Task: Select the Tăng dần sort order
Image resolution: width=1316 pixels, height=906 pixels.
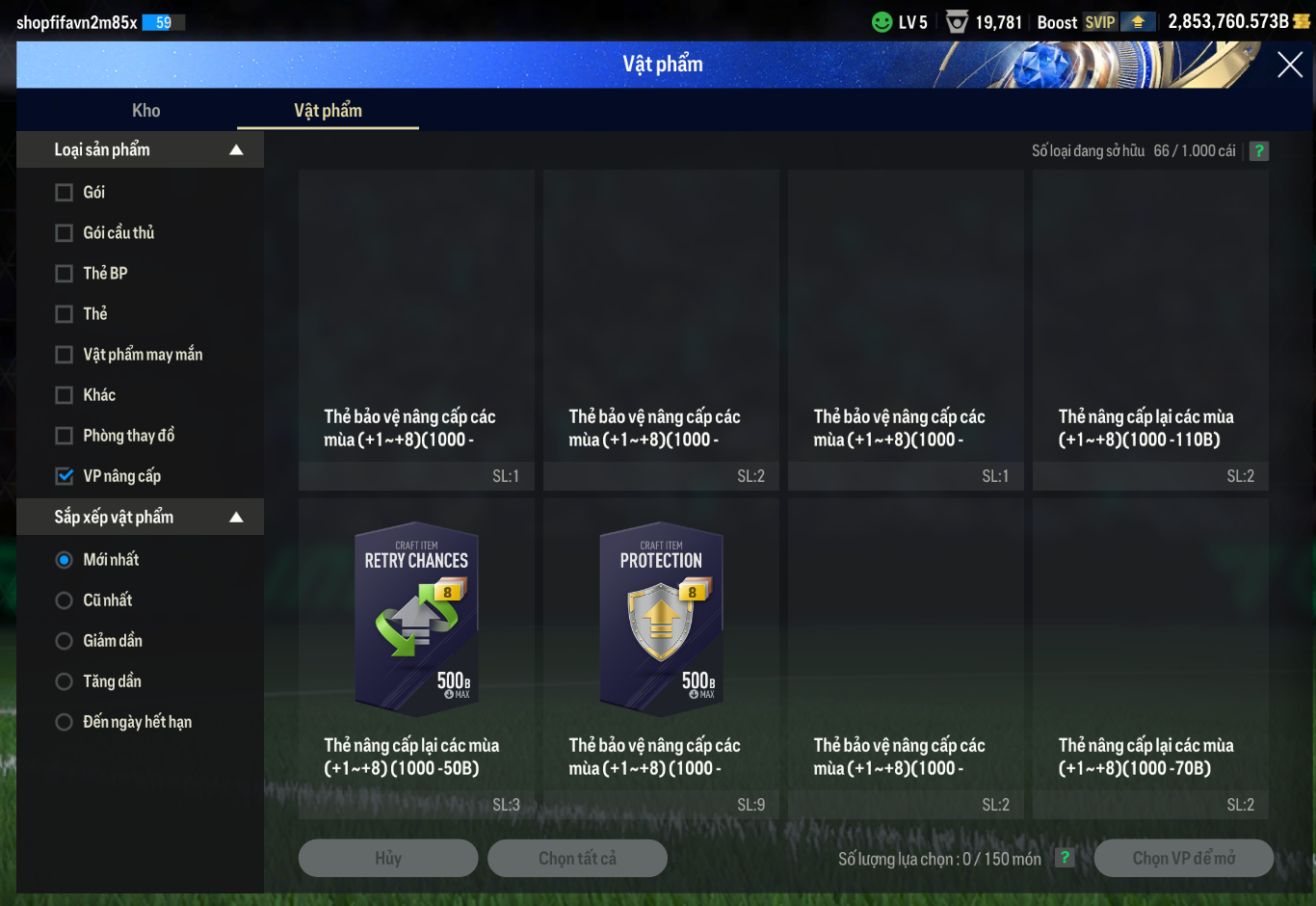Action: [x=65, y=681]
